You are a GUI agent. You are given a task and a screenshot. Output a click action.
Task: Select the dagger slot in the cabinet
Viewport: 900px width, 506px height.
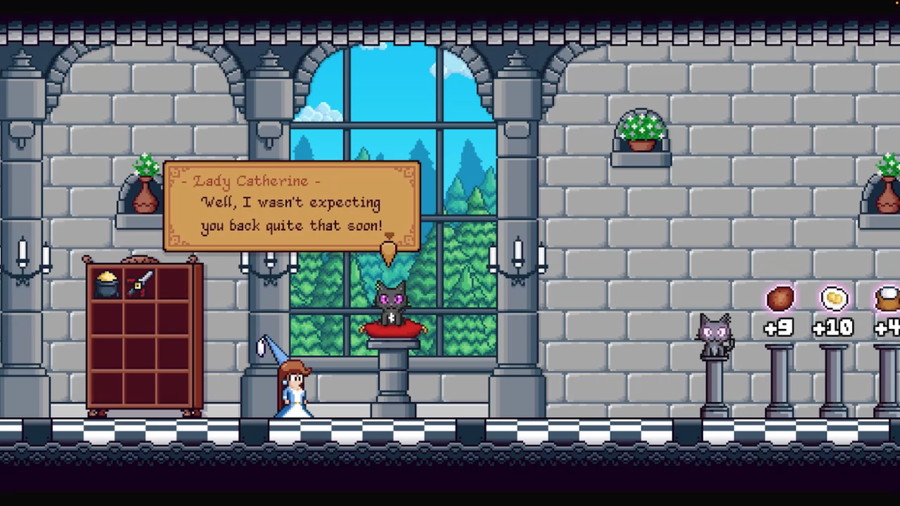[141, 284]
